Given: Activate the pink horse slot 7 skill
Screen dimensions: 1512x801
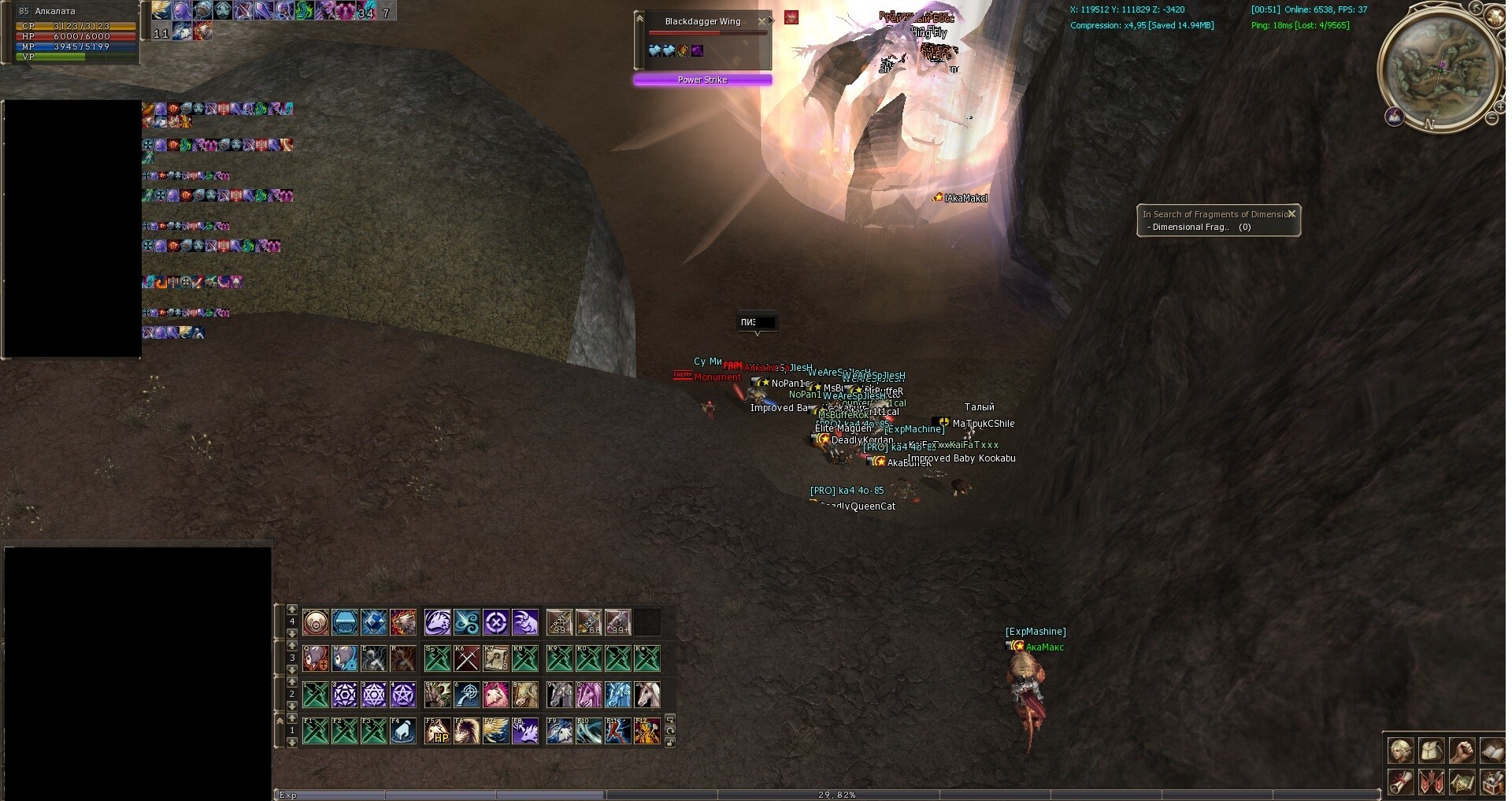Looking at the screenshot, I should [x=496, y=695].
